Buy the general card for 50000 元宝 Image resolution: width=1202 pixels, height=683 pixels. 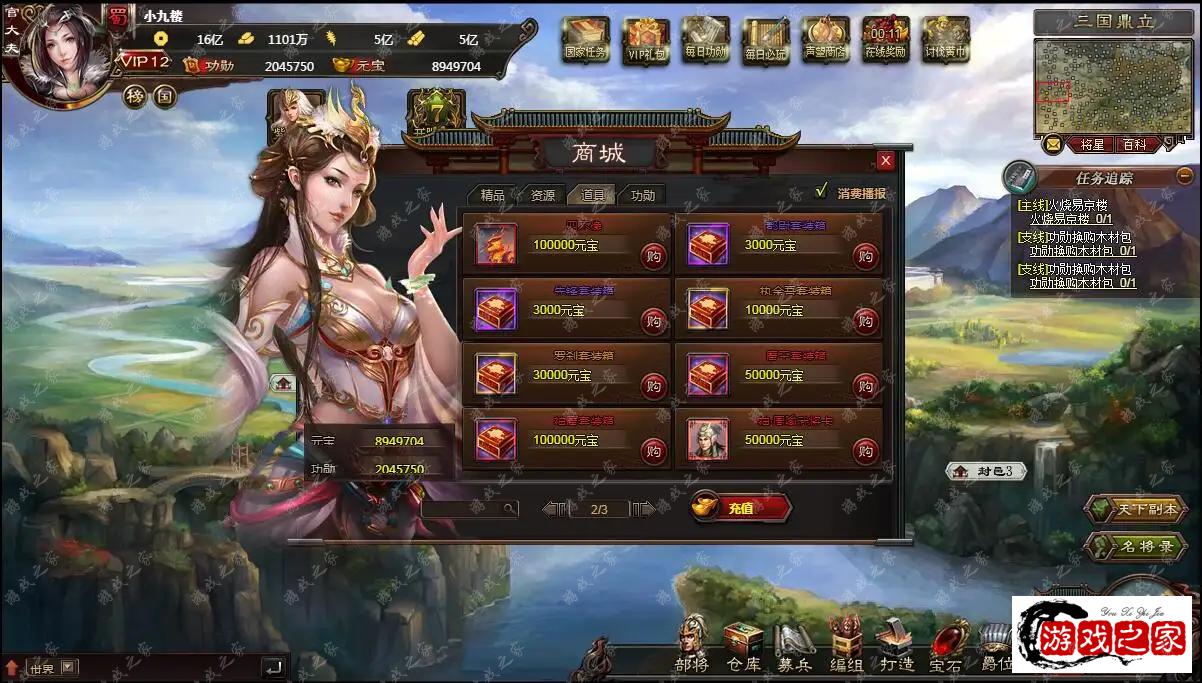(866, 450)
